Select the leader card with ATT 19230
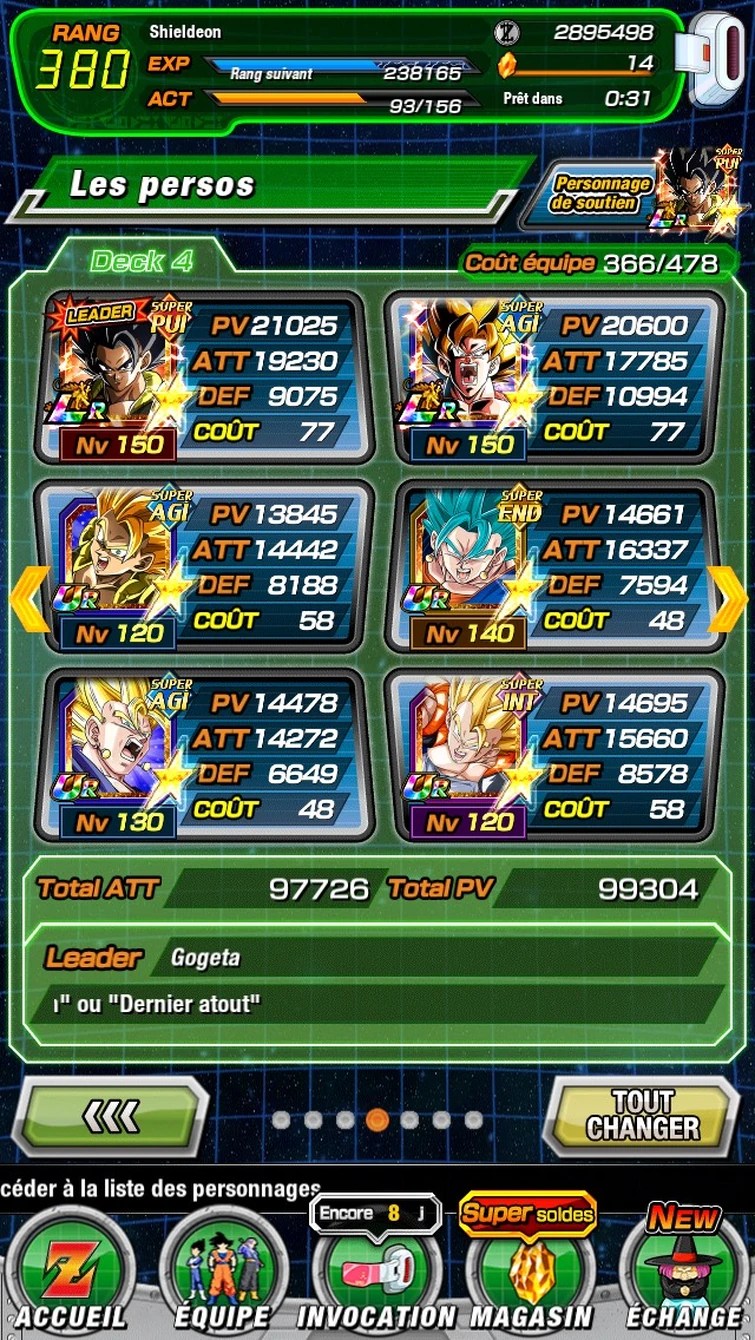Viewport: 755px width, 1340px height. [x=204, y=378]
